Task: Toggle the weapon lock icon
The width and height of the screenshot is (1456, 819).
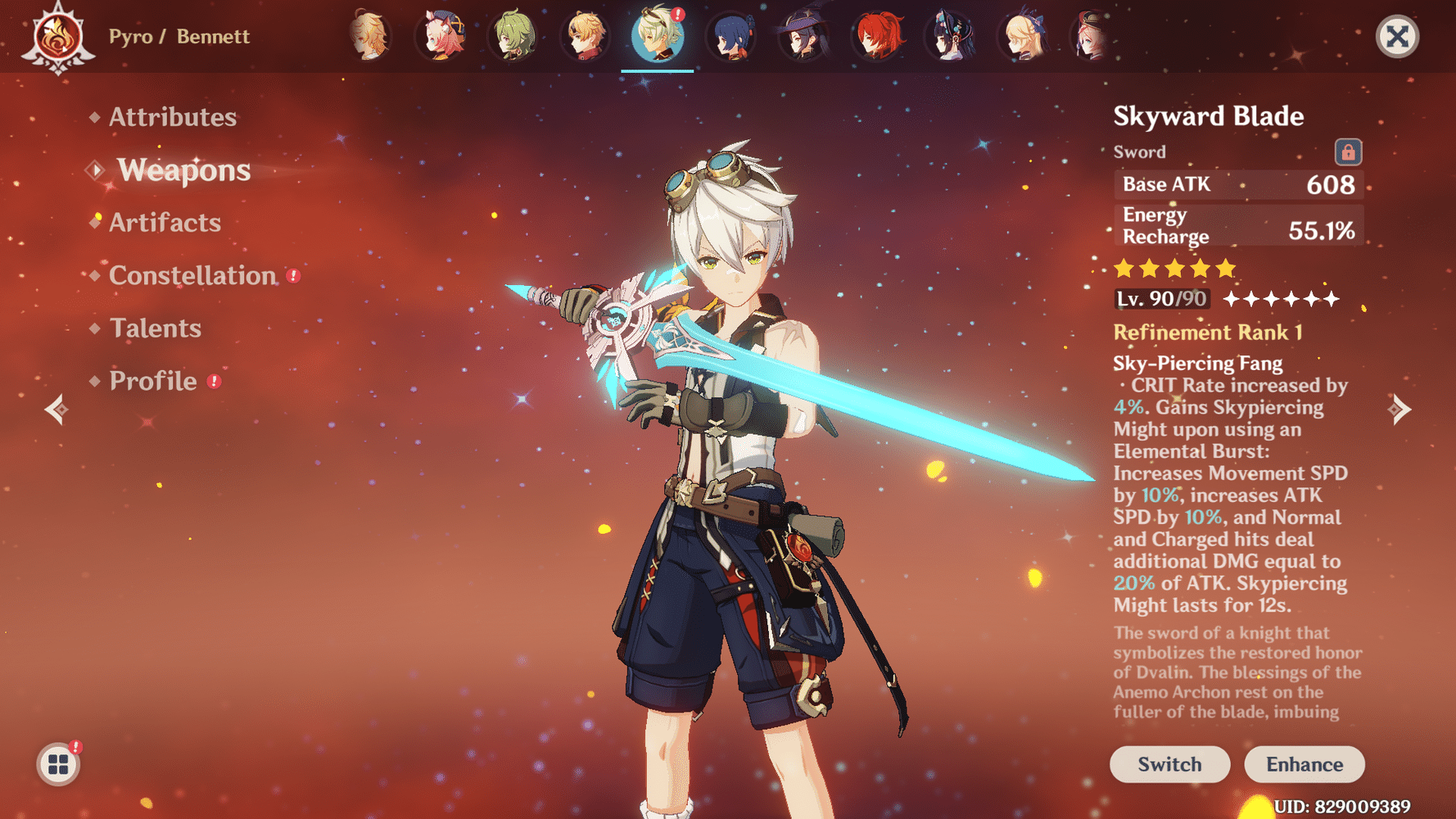Action: [1348, 152]
